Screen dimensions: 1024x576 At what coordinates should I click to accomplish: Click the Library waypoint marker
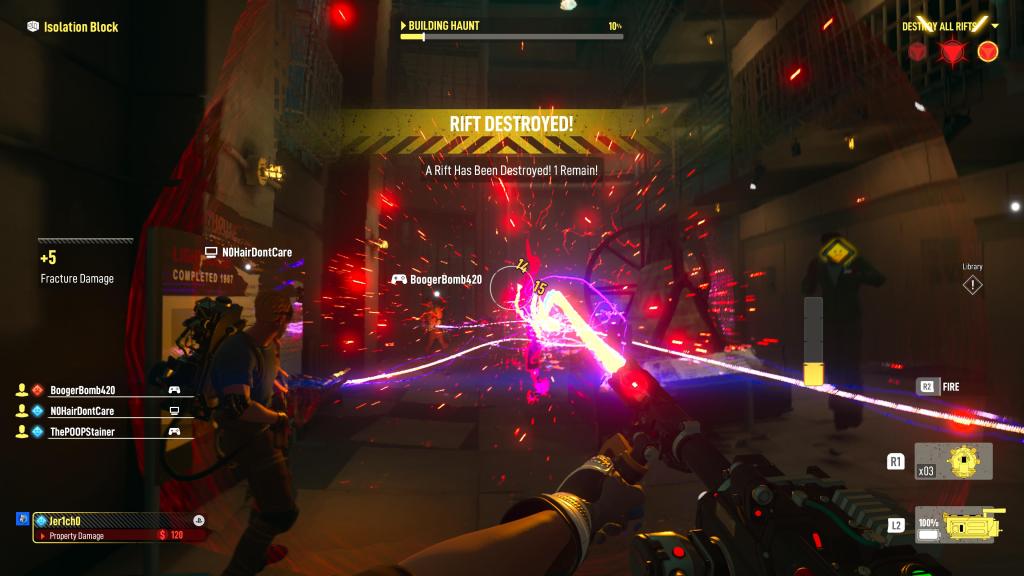point(972,285)
